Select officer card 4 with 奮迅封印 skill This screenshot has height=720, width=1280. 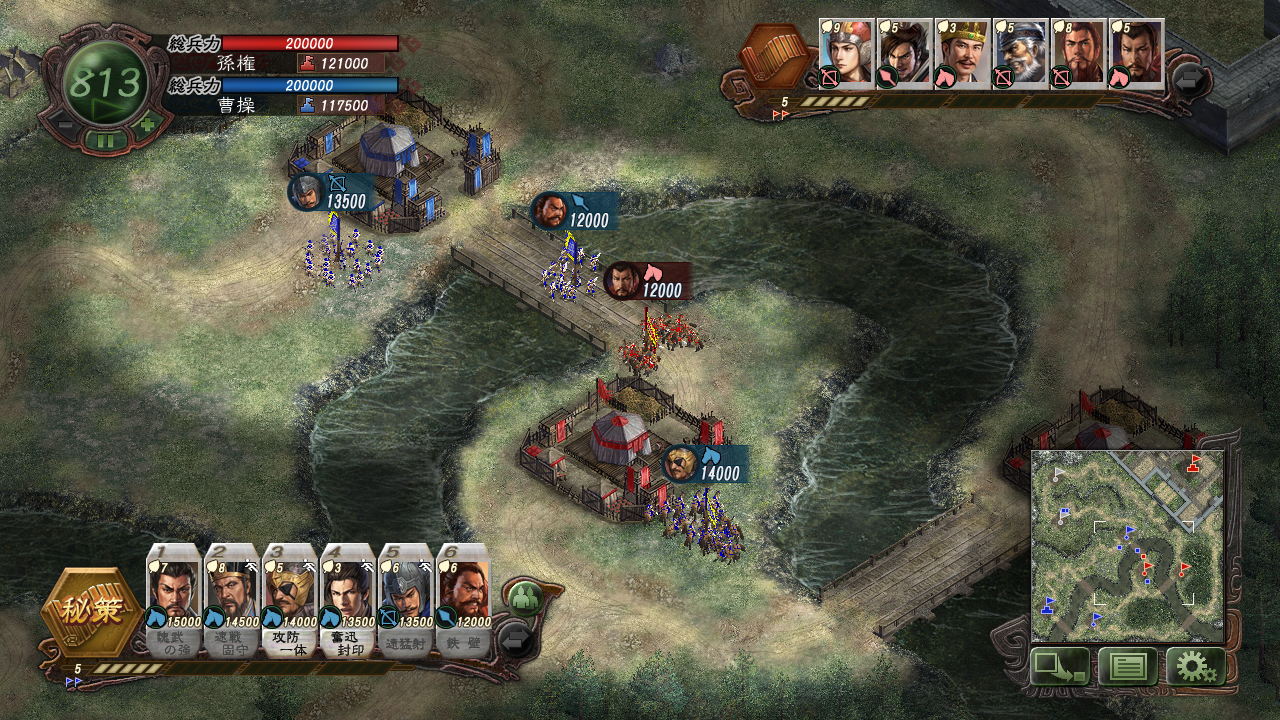[348, 602]
